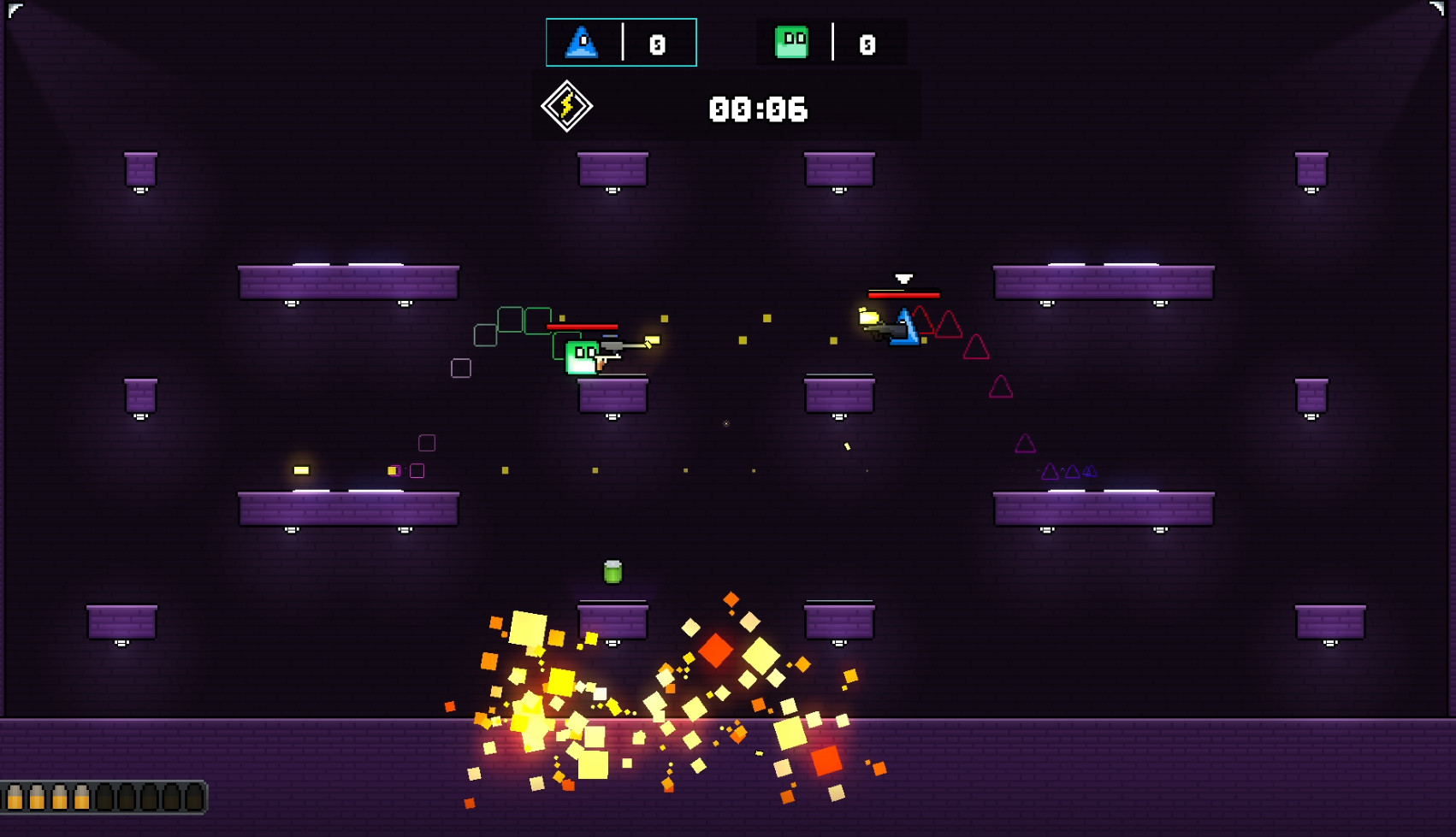Screen dimensions: 1456x837
Task: Click the white arrow marker above the blue player
Action: (904, 279)
